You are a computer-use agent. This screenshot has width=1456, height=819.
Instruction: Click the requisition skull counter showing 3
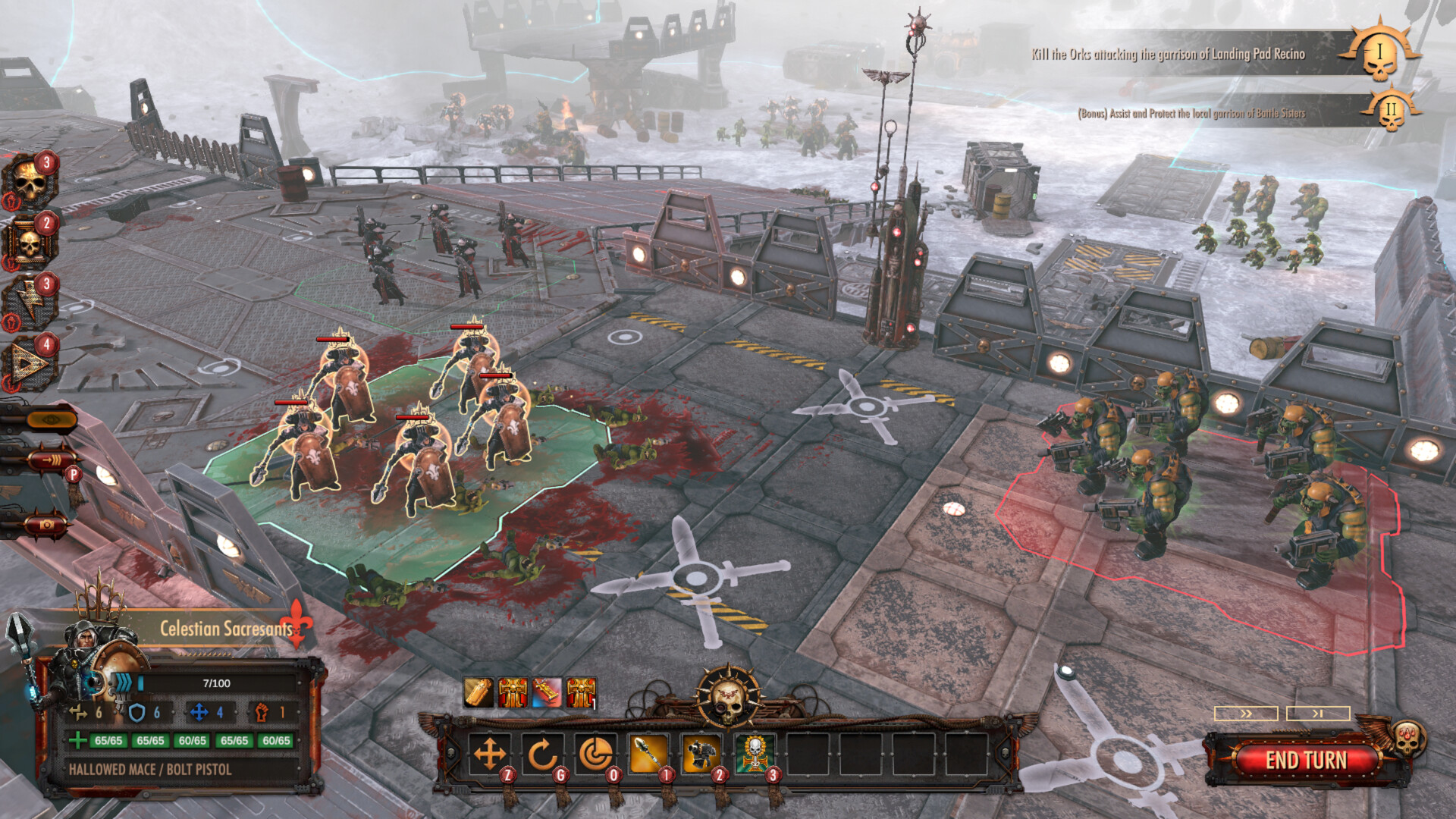[x=29, y=180]
